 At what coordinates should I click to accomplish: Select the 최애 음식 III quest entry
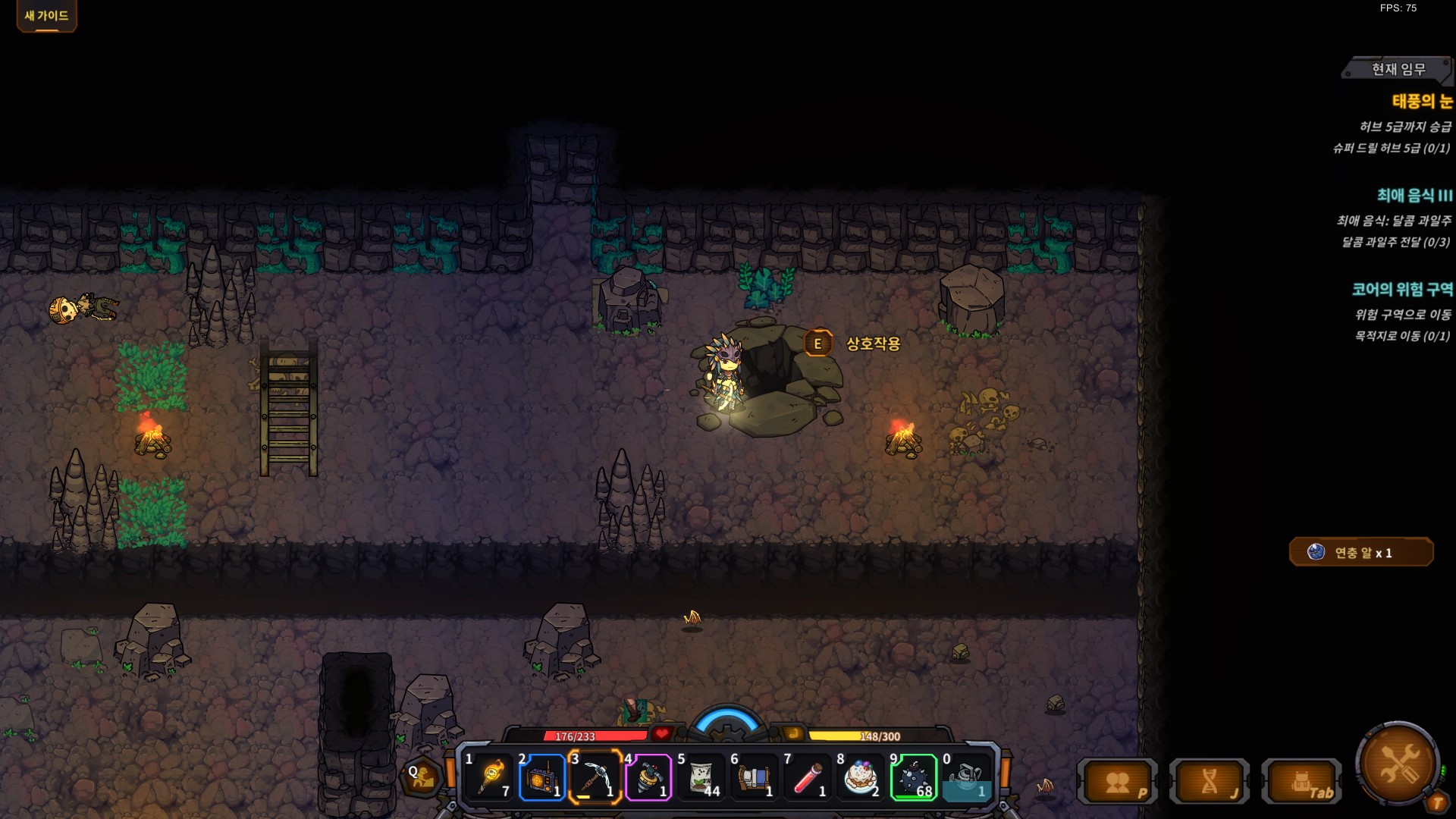click(x=1414, y=195)
